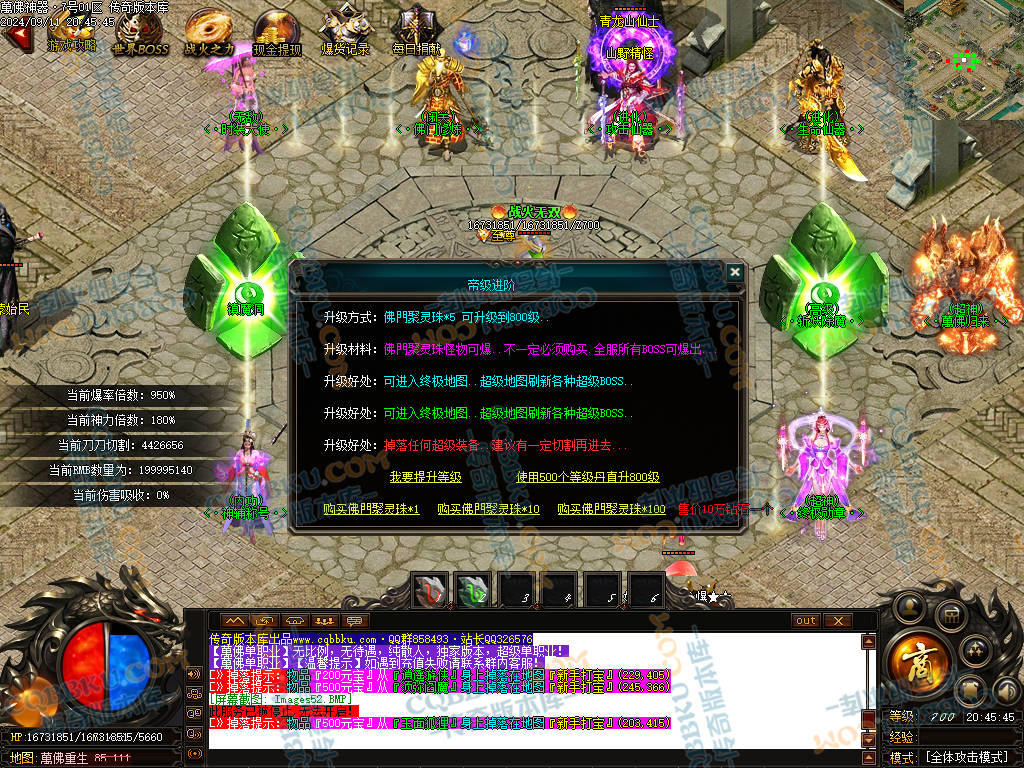This screenshot has height=768, width=1024.
Task: Close the chat panel with its X button
Action: 837,621
